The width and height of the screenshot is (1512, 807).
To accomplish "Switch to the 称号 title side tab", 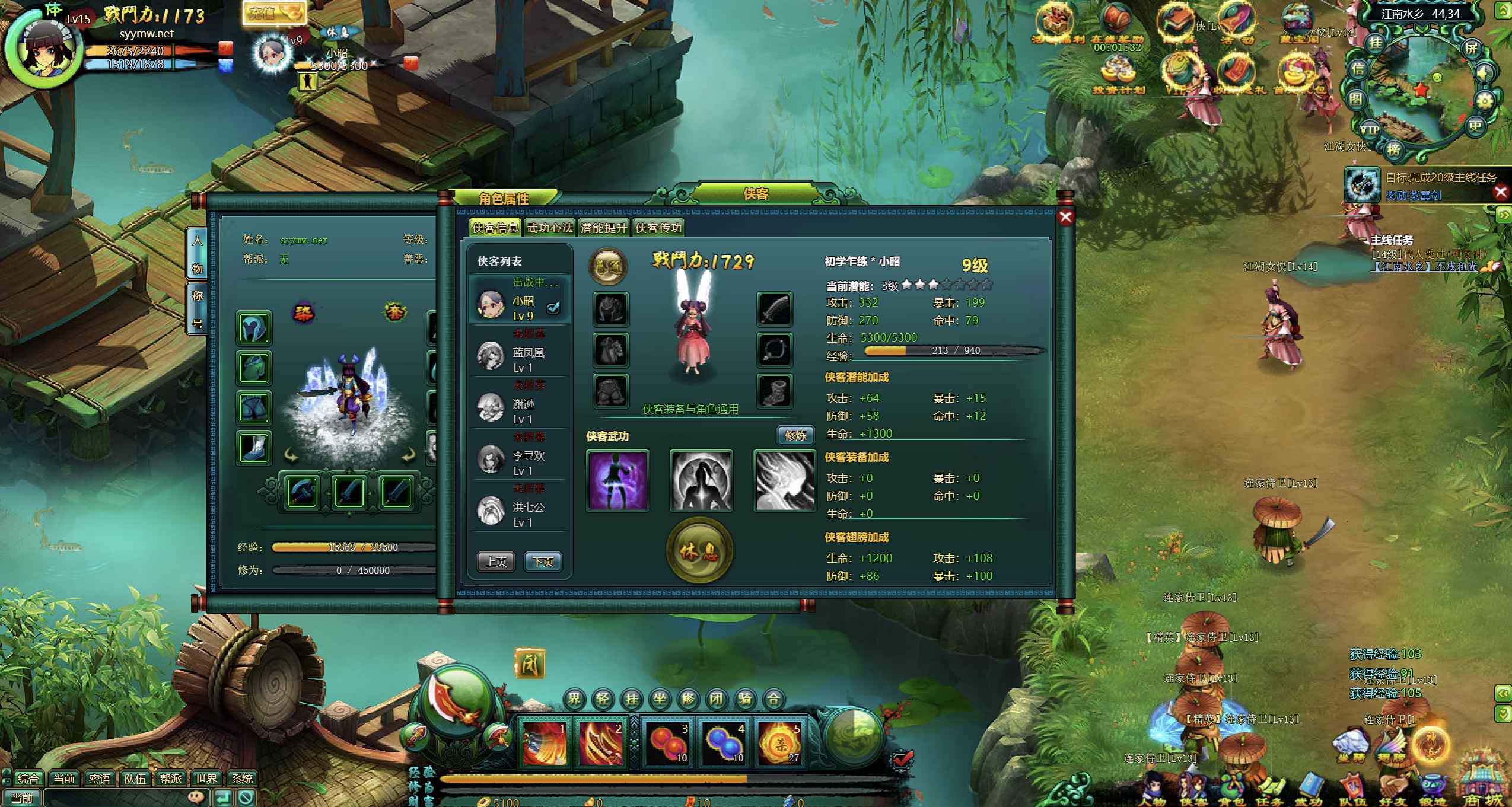I will tap(197, 310).
